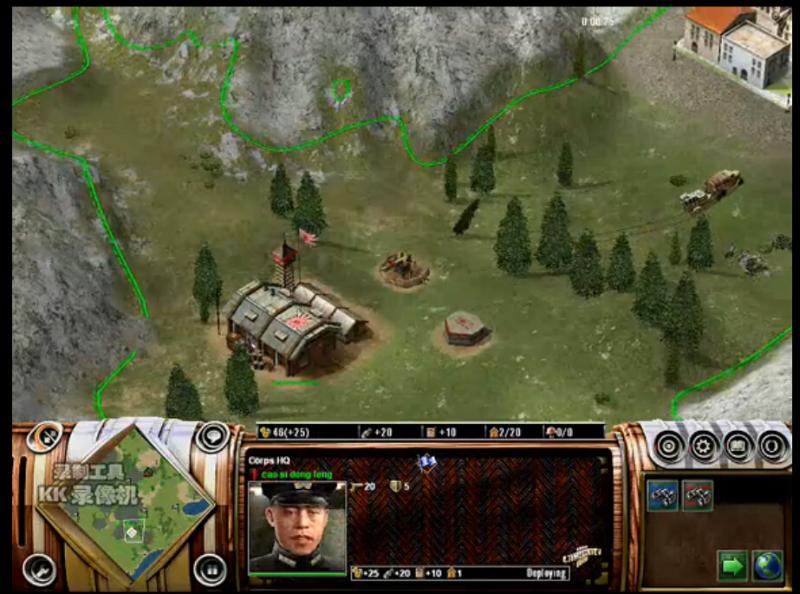Choose the blue-background unit build icon
This screenshot has width=800, height=594.
point(662,495)
